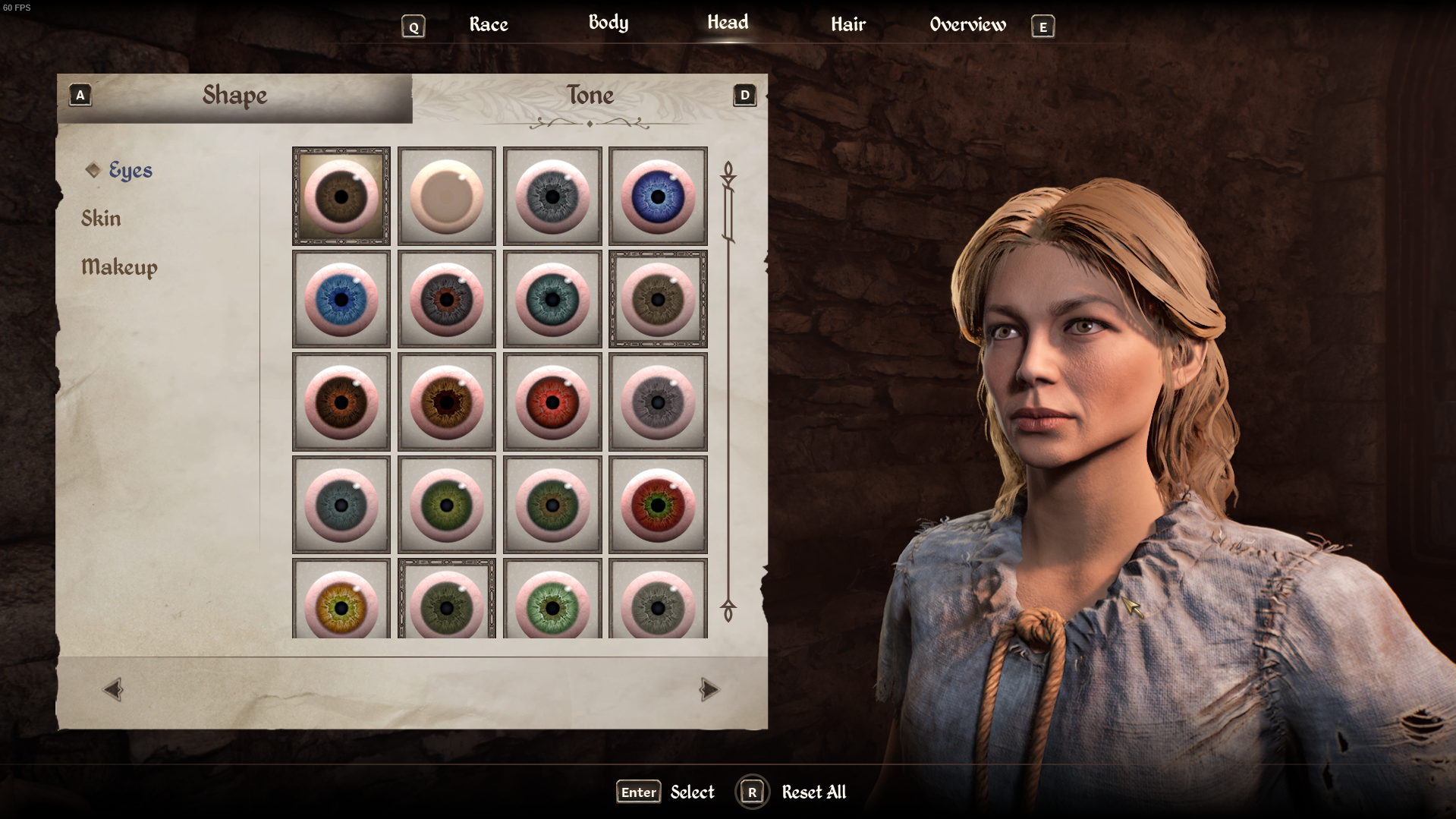Choose the deep blue eye swatch
This screenshot has width=1456, height=819.
[658, 197]
